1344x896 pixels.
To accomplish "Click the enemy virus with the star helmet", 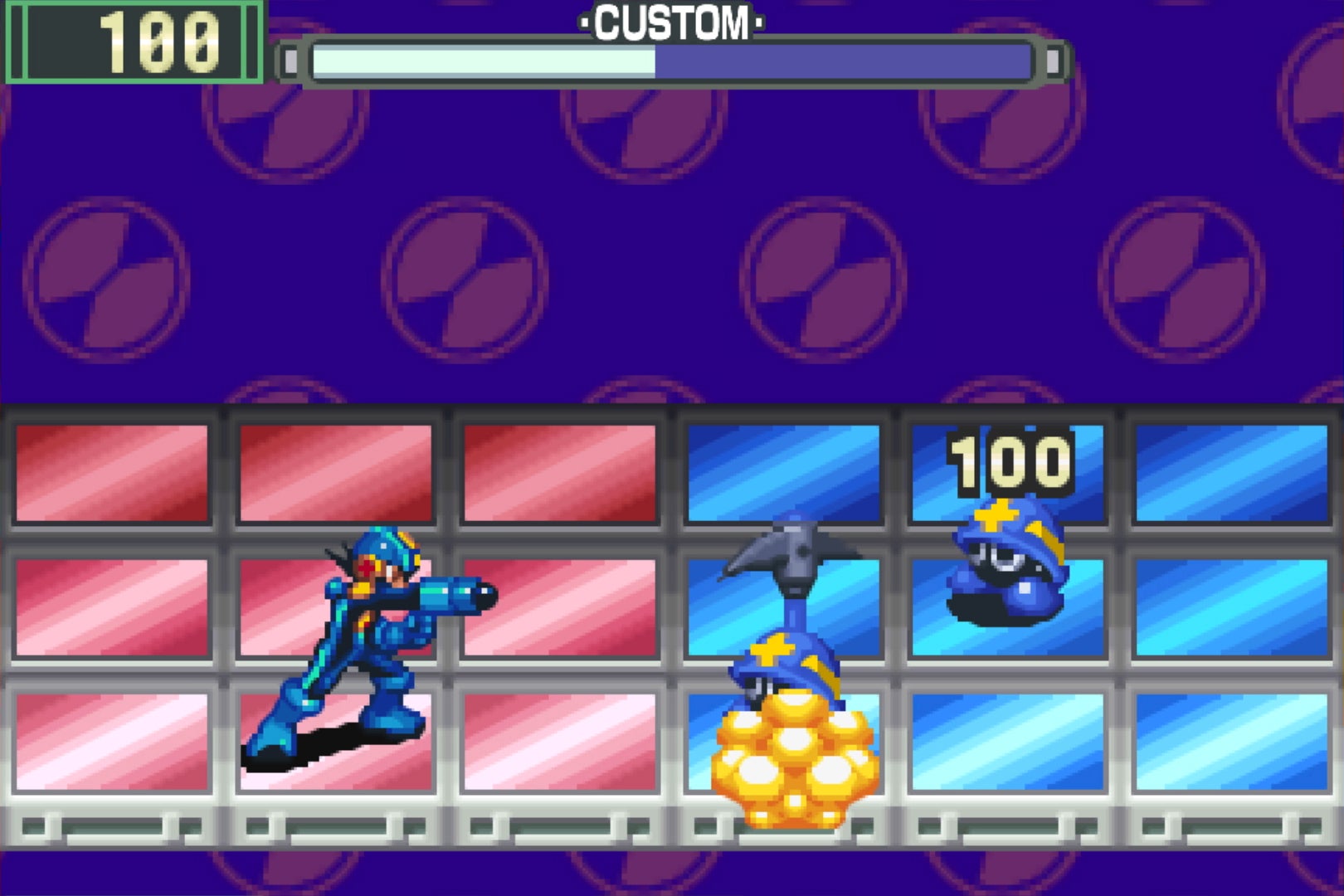I will [1008, 572].
